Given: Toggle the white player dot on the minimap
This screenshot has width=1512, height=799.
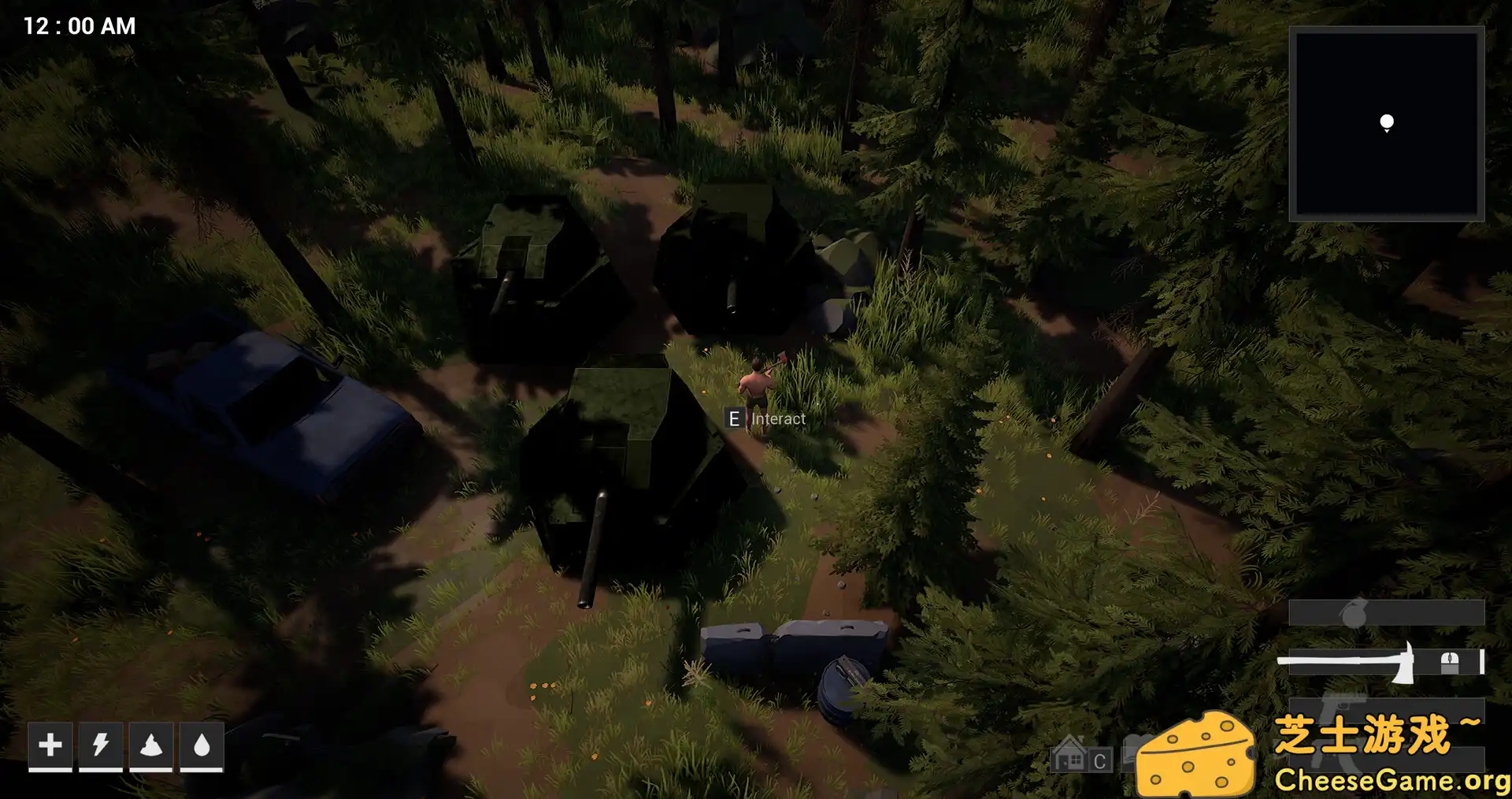Looking at the screenshot, I should (x=1386, y=121).
